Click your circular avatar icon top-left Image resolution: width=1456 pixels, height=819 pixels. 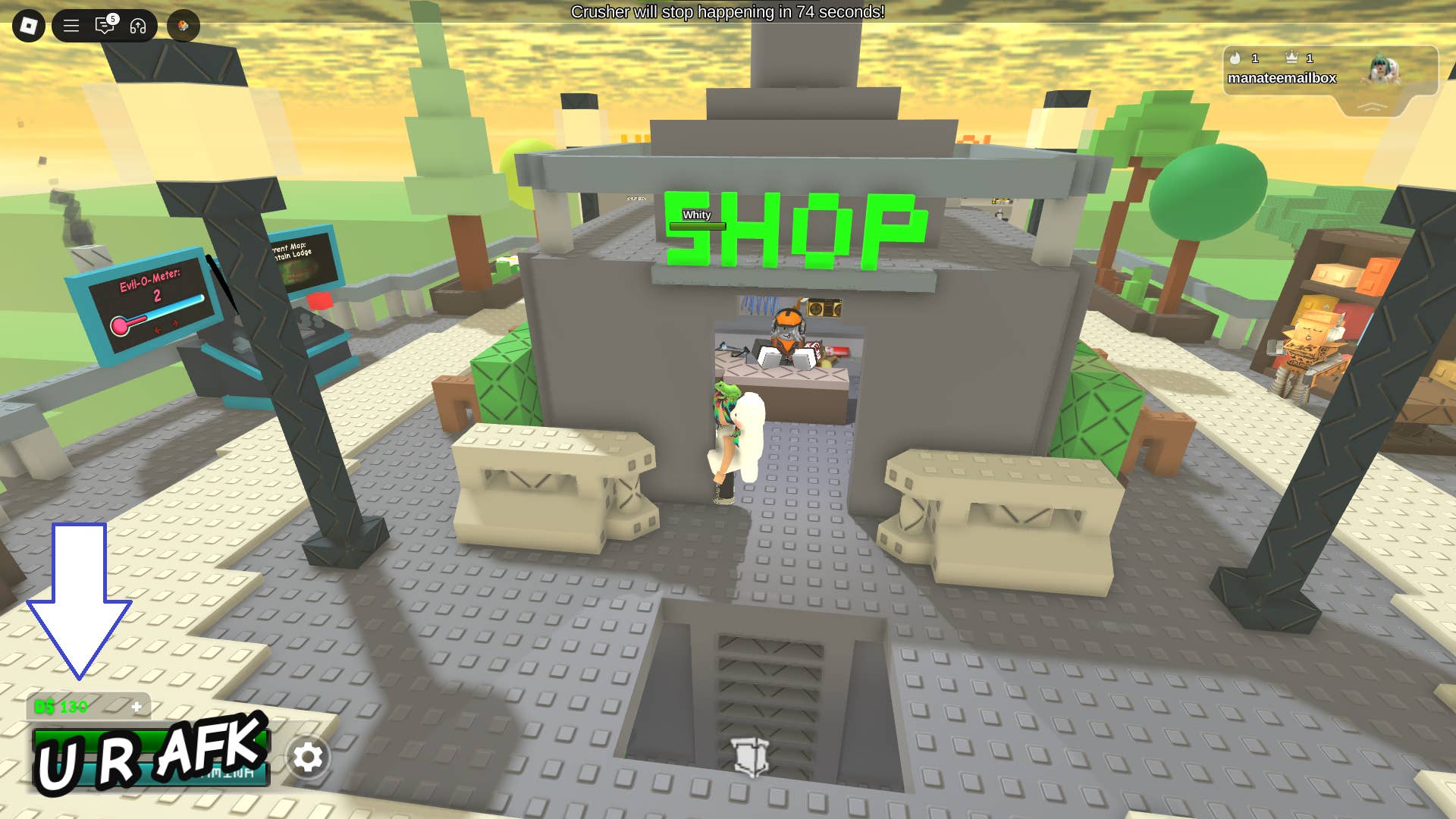tap(183, 25)
